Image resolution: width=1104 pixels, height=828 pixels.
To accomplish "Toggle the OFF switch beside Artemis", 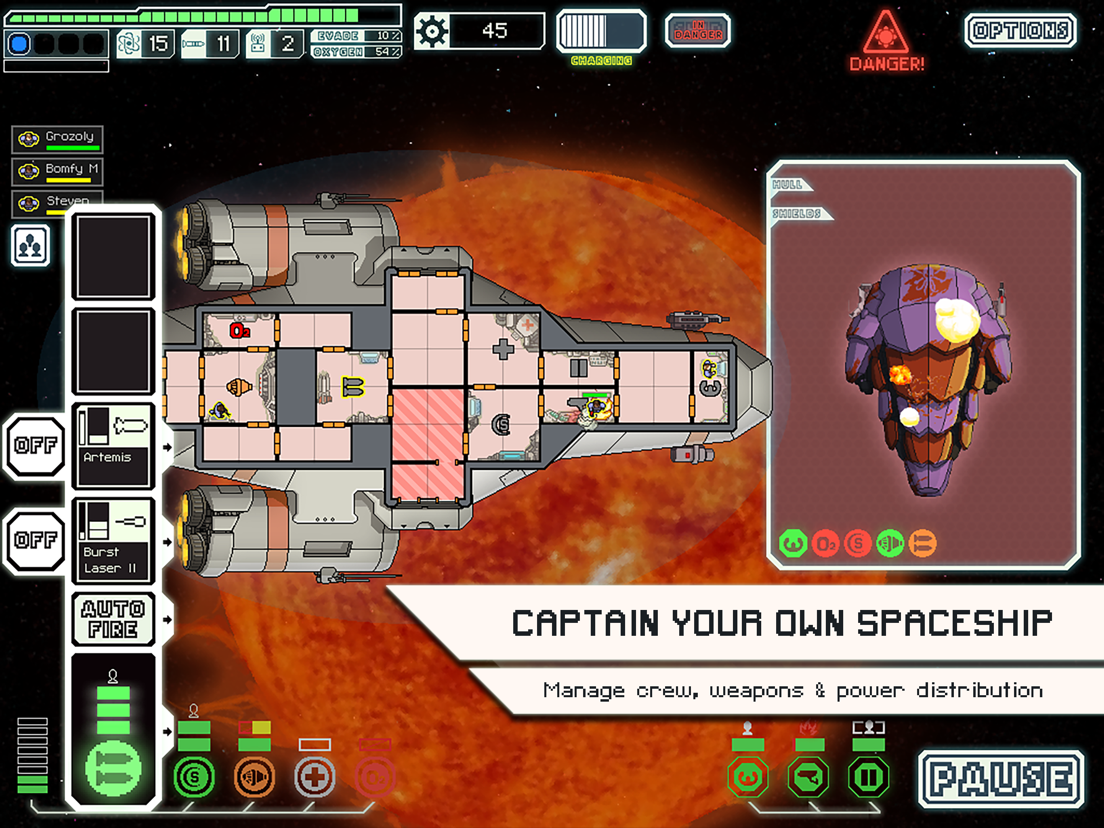I will coord(35,445).
